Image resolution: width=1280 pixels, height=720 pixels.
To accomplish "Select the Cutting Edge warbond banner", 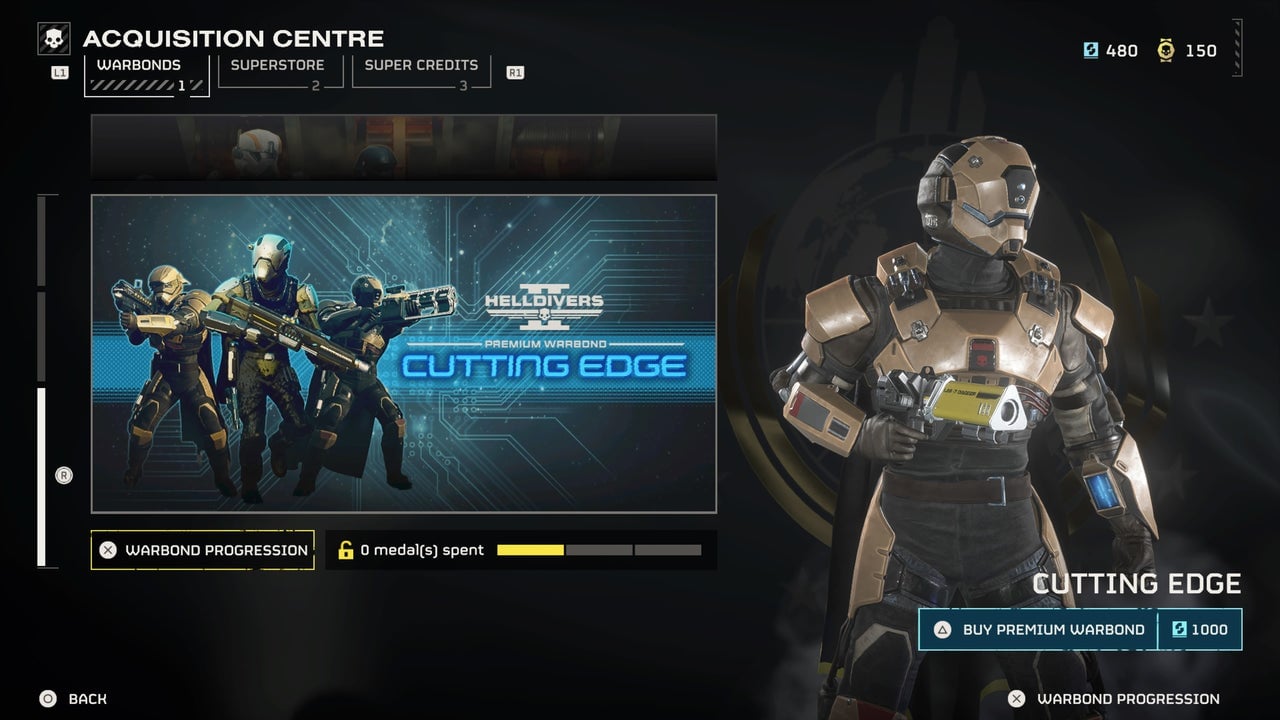I will [404, 351].
